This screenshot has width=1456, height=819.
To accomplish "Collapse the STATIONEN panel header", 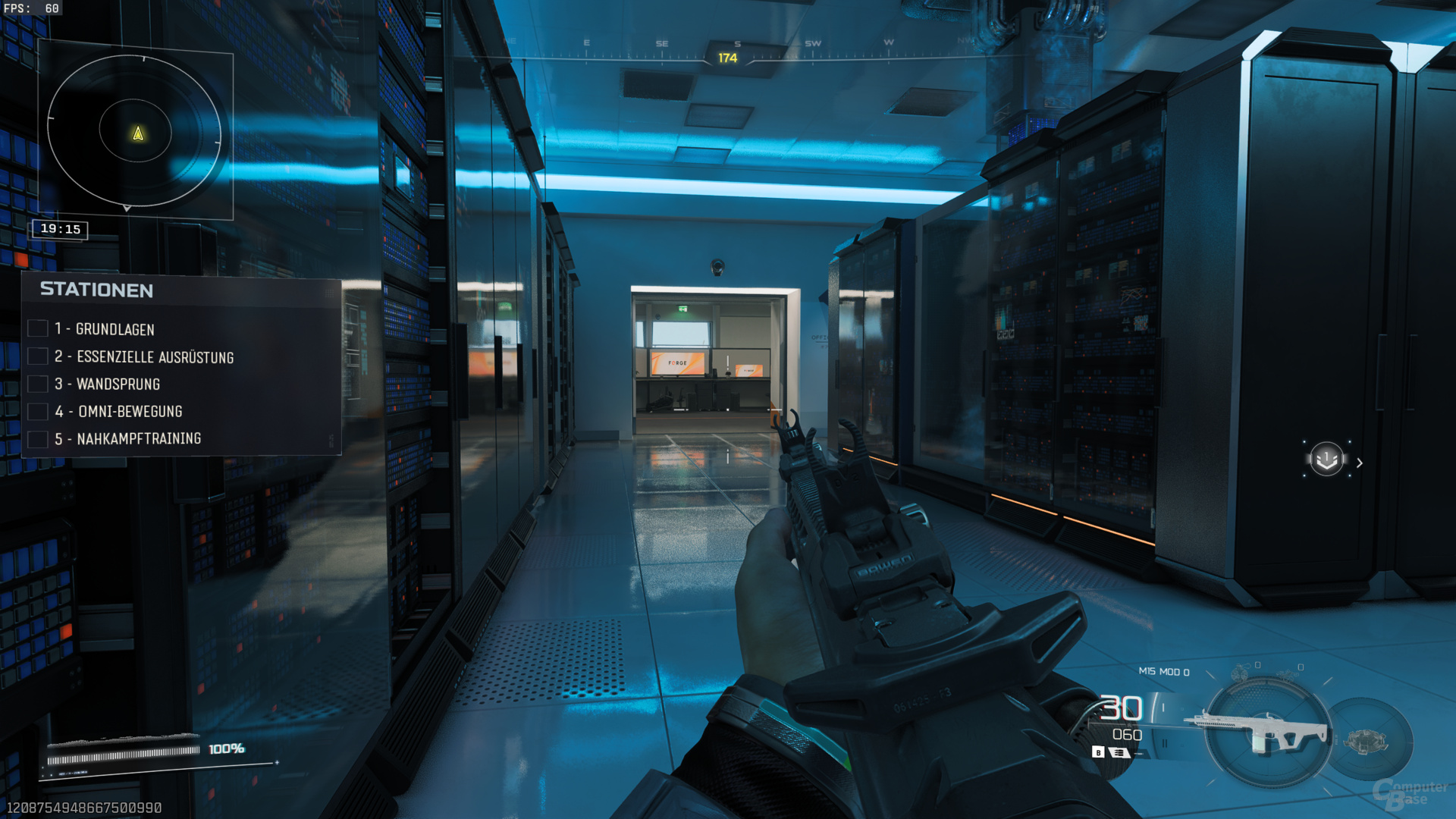I will pos(95,290).
